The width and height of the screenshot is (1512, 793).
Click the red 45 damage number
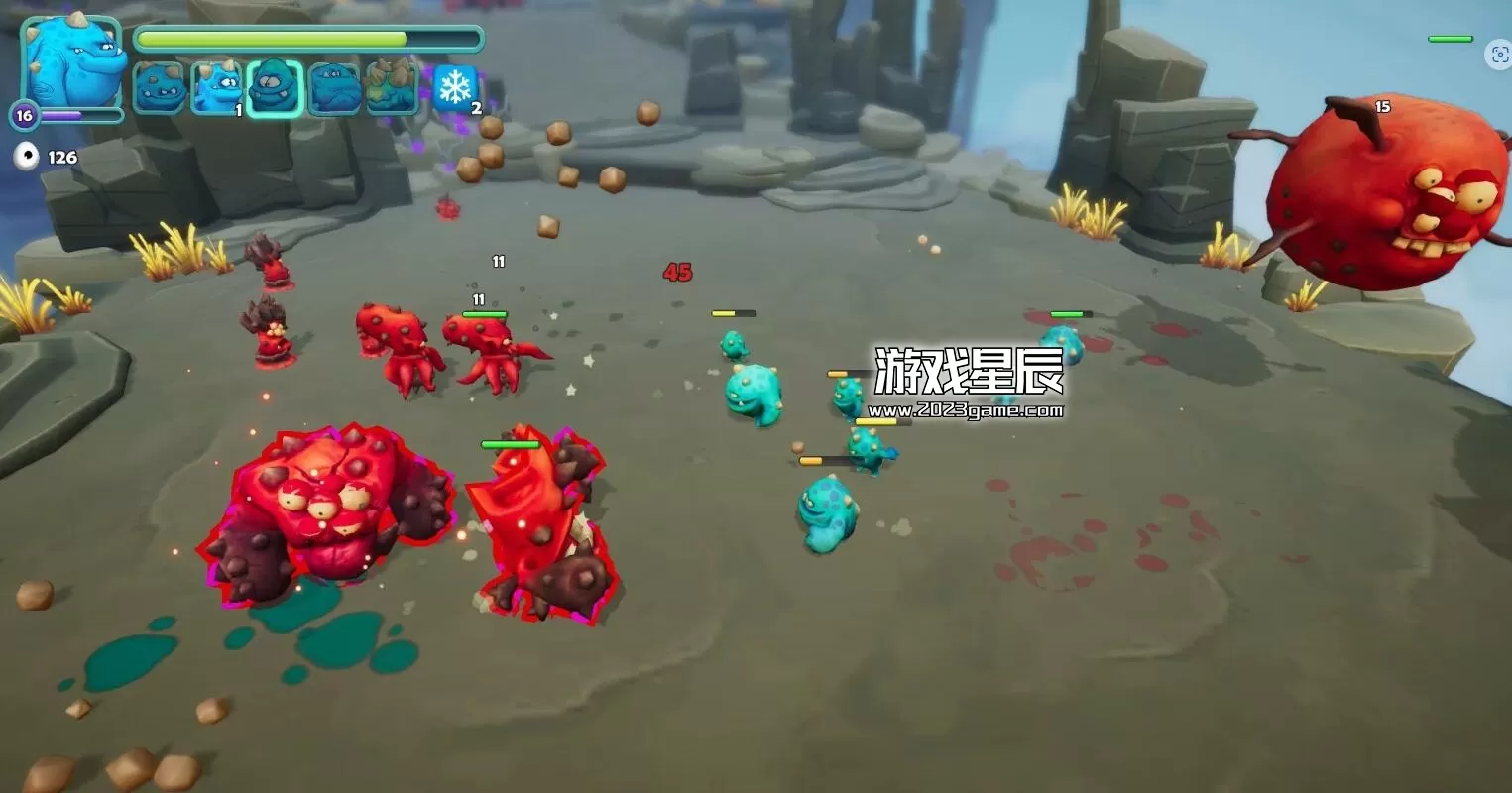pyautogui.click(x=678, y=273)
